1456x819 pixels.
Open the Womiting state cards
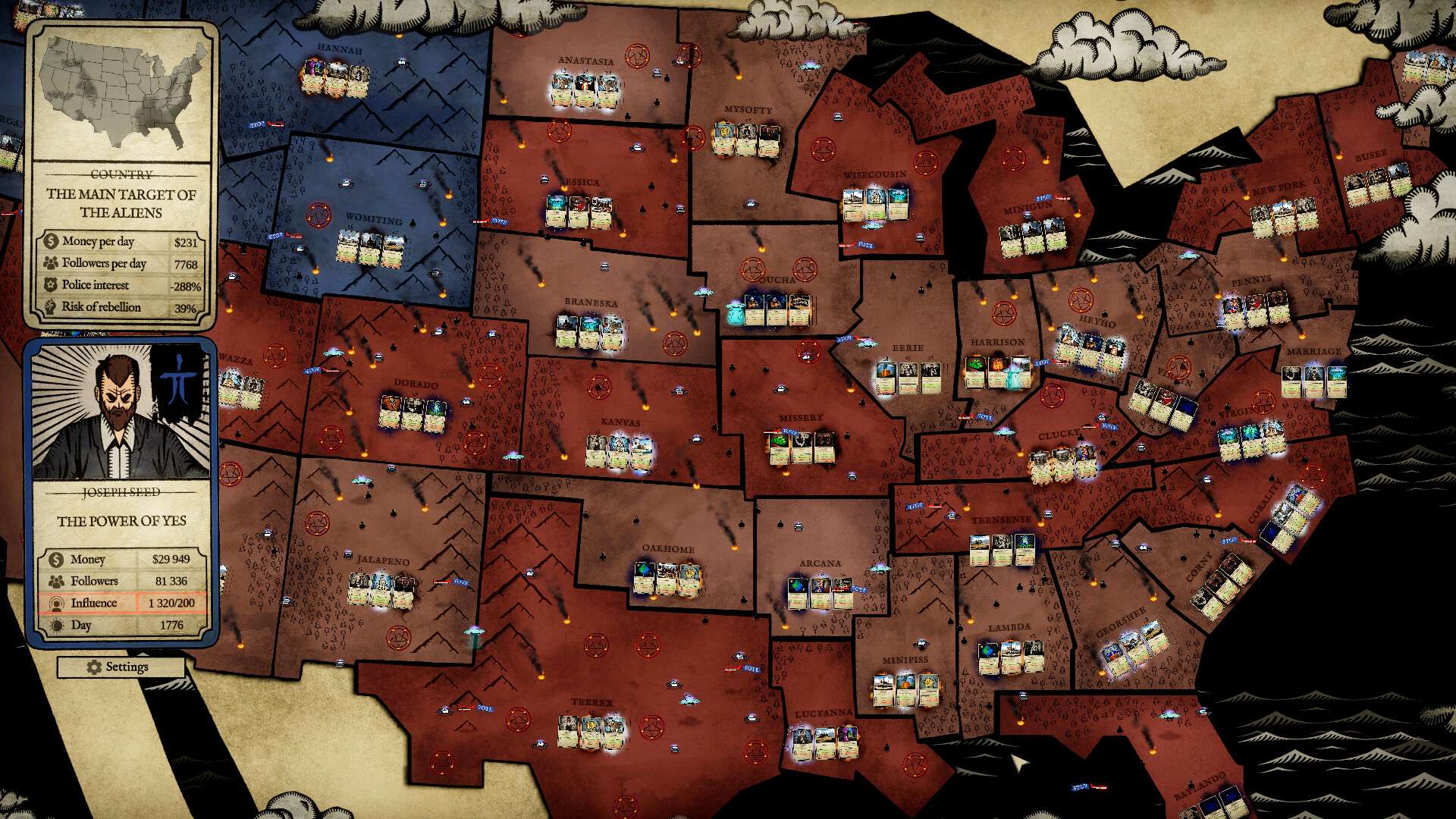tap(369, 248)
